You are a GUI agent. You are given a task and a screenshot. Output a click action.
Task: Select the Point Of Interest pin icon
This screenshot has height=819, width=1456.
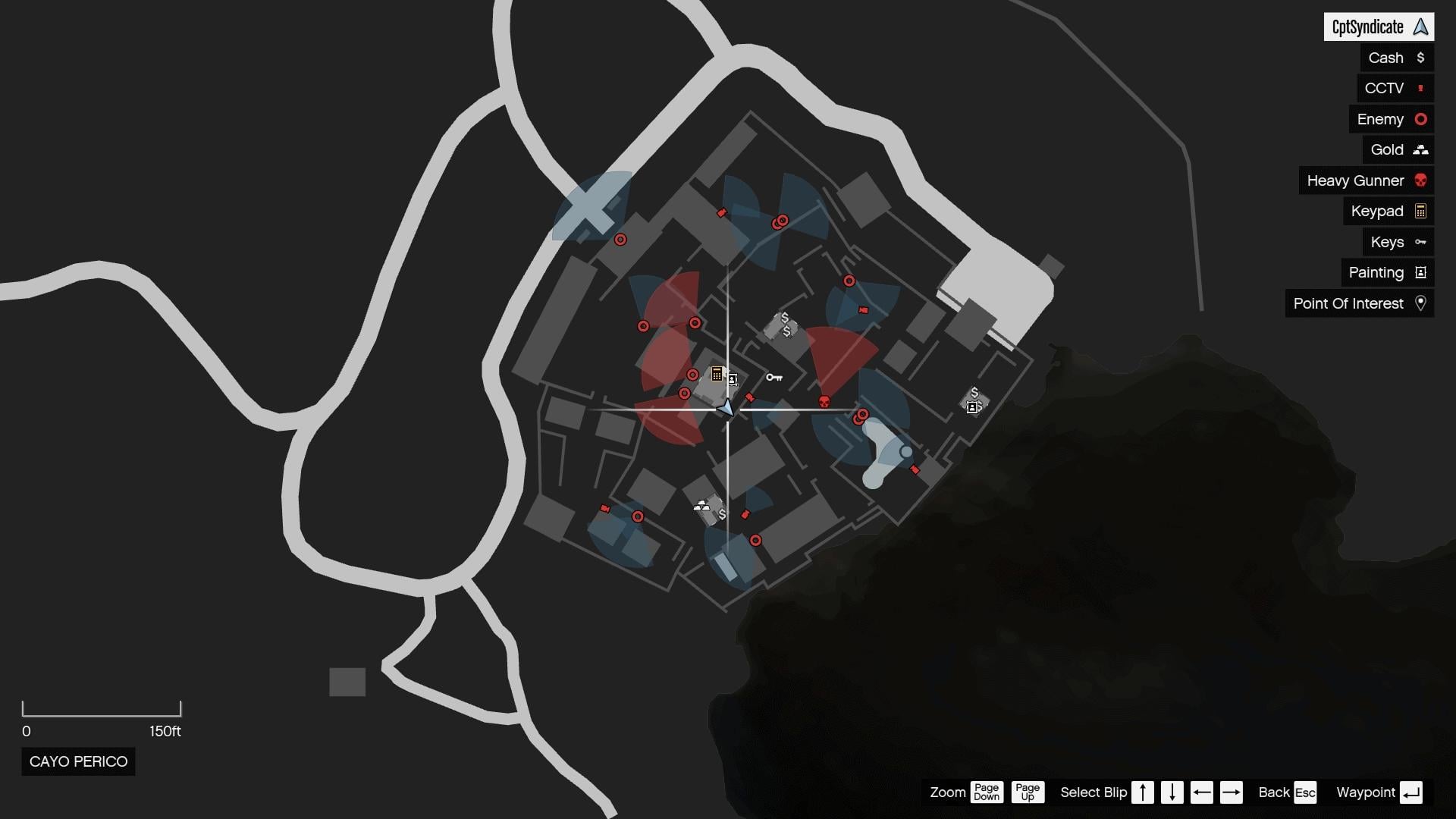point(1420,303)
